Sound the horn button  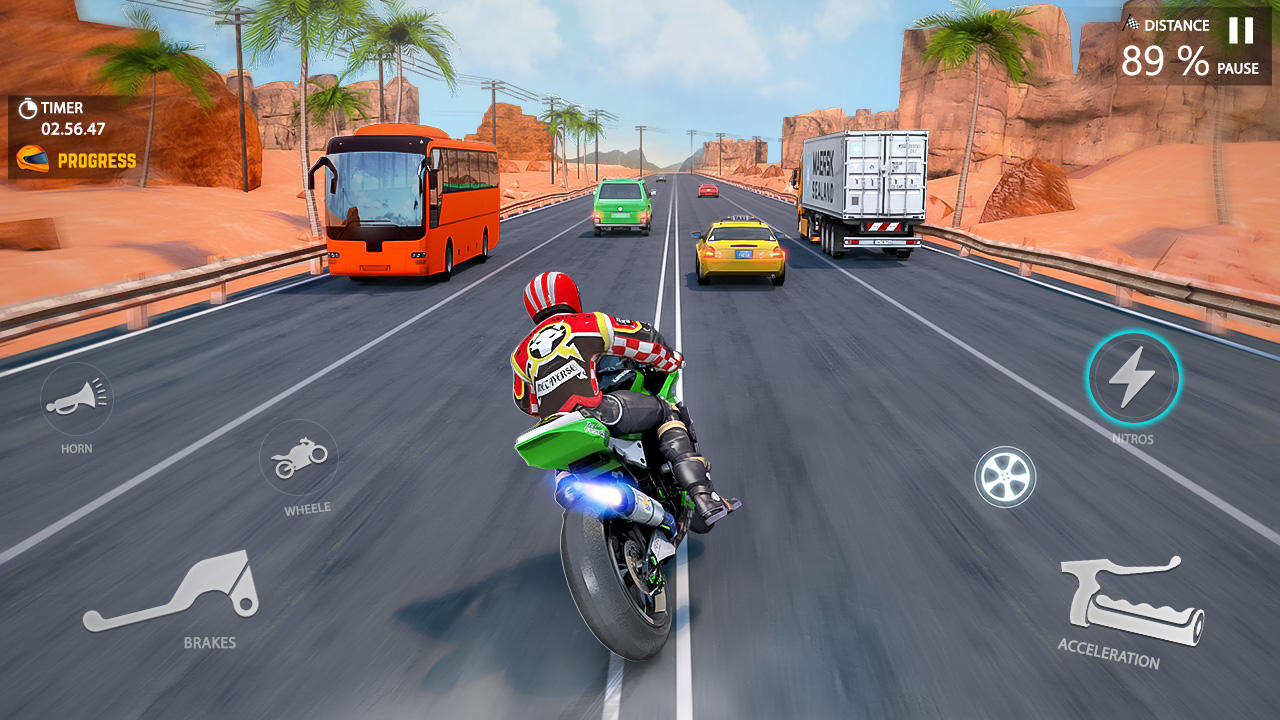point(76,399)
